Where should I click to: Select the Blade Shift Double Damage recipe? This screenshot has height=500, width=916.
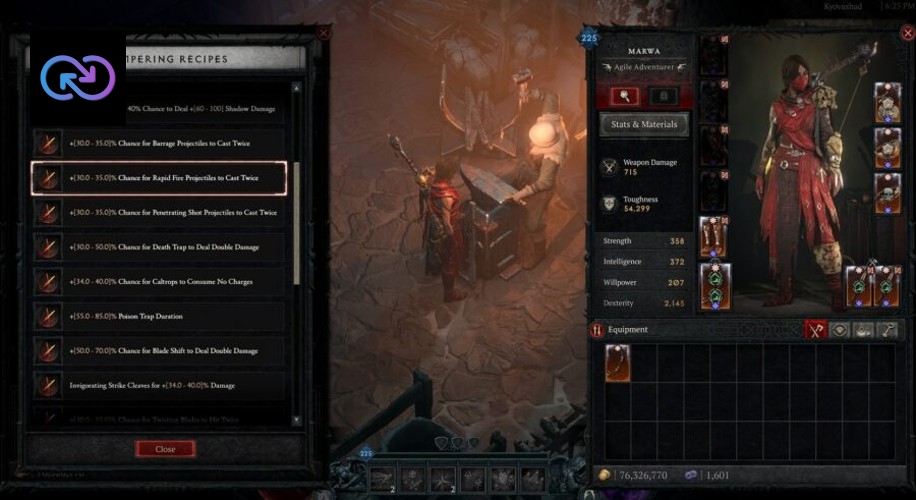click(160, 351)
